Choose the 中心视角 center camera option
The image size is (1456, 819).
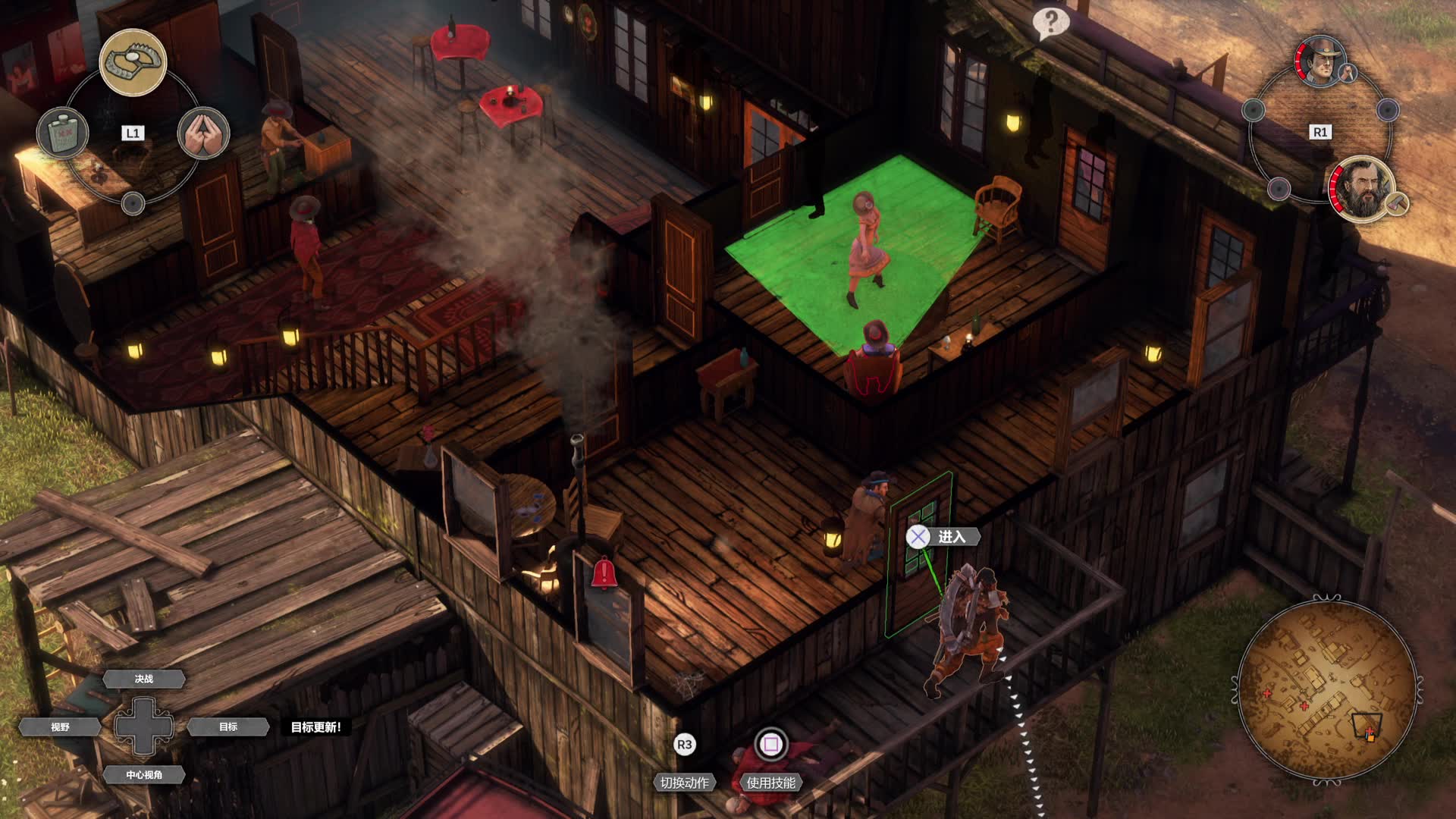[x=144, y=774]
